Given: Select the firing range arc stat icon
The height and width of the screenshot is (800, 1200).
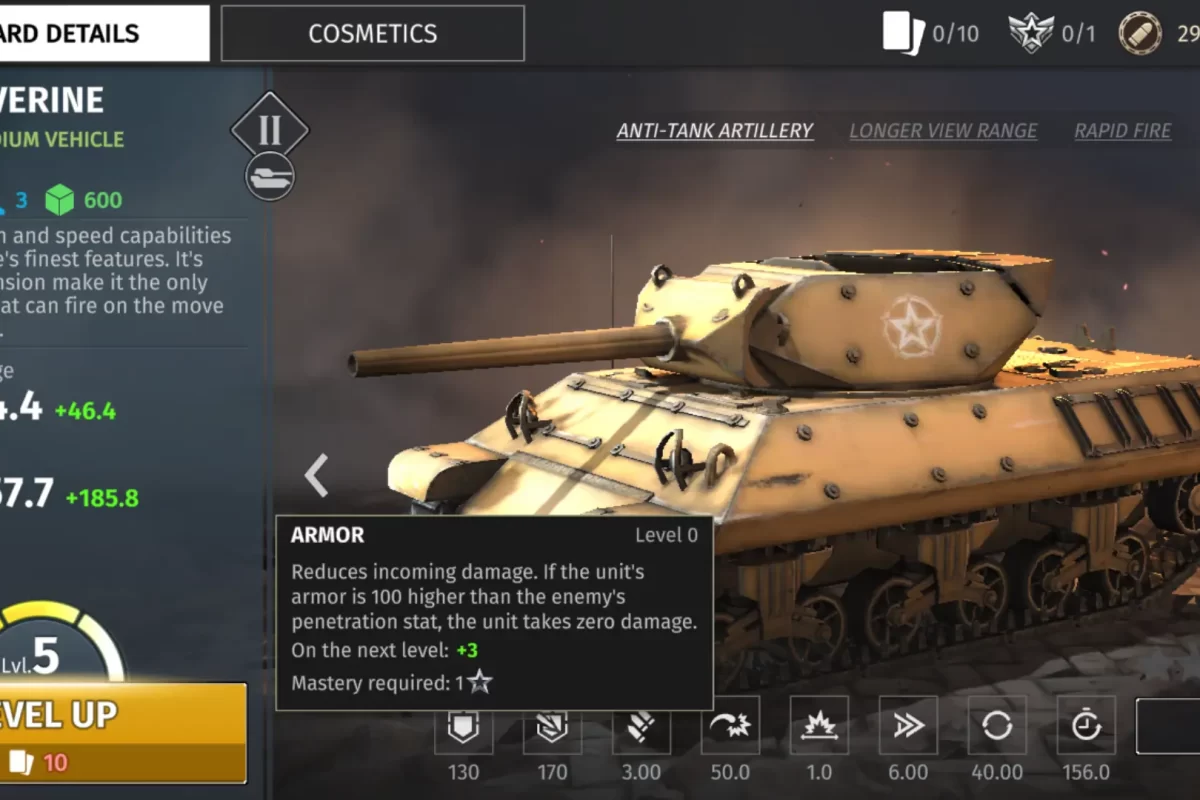Looking at the screenshot, I should tap(730, 726).
